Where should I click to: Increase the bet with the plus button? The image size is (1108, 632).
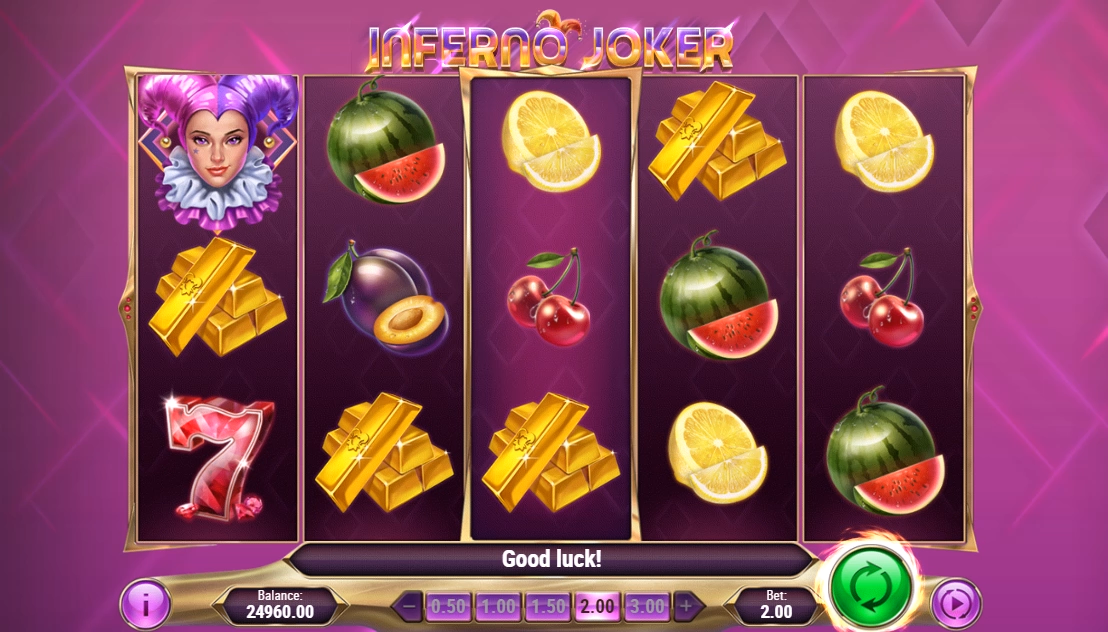coord(685,606)
